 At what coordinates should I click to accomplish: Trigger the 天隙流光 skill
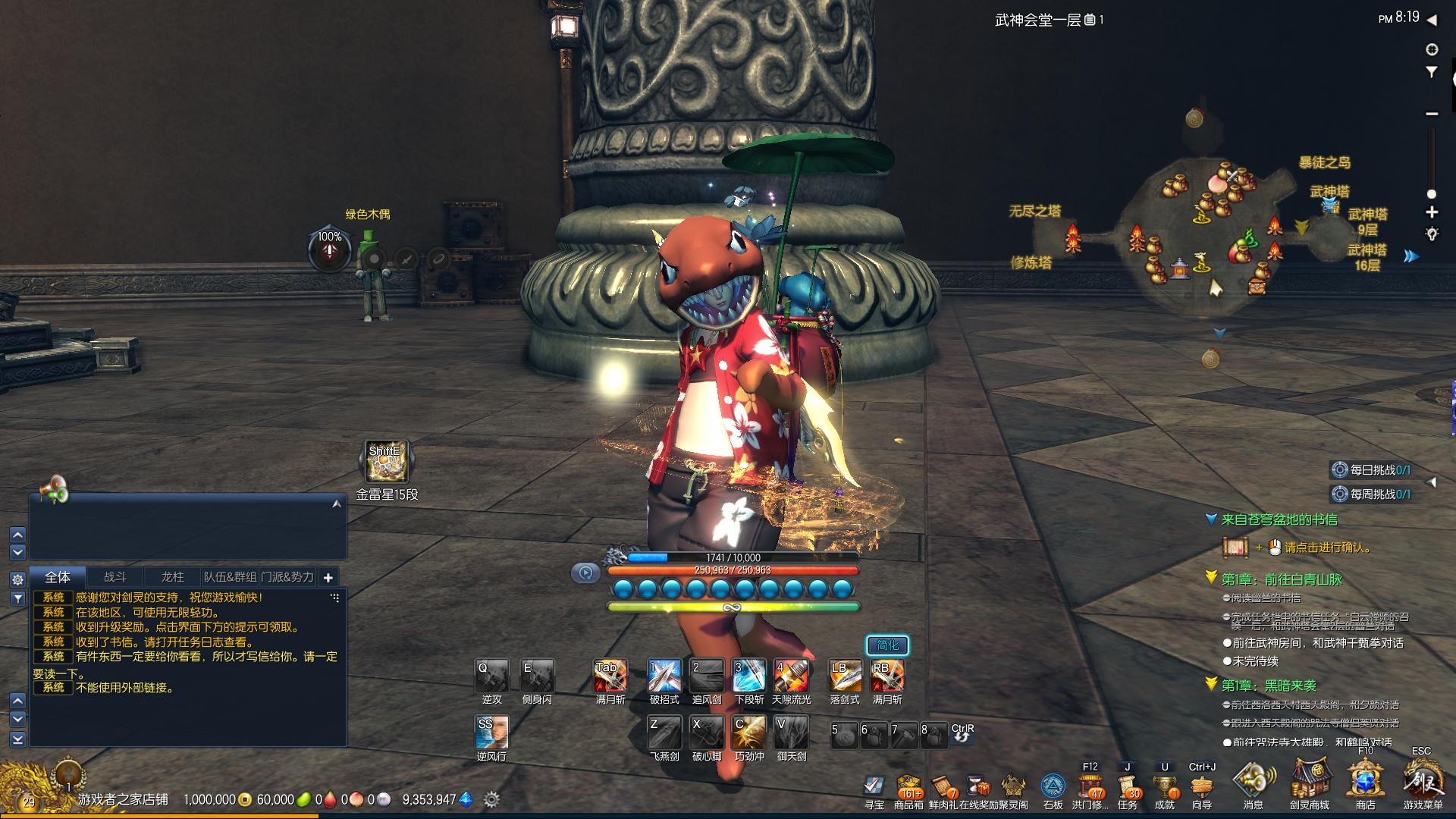click(791, 676)
